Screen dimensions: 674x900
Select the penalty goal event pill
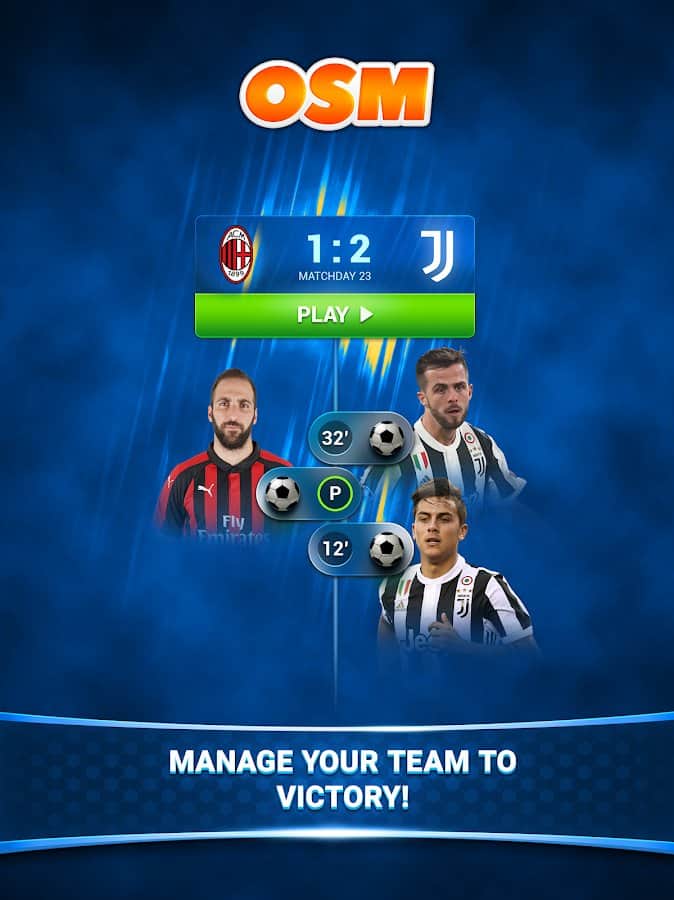coord(309,494)
